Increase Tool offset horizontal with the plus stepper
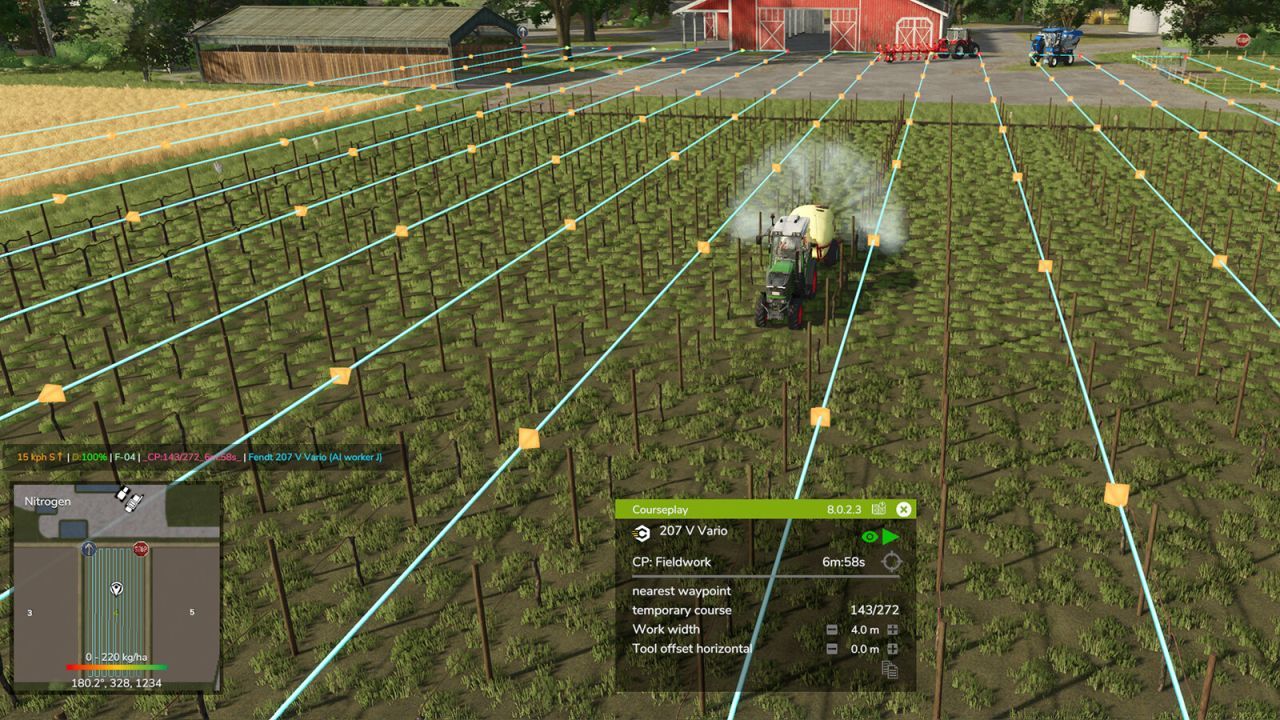Image resolution: width=1280 pixels, height=720 pixels. pos(891,648)
